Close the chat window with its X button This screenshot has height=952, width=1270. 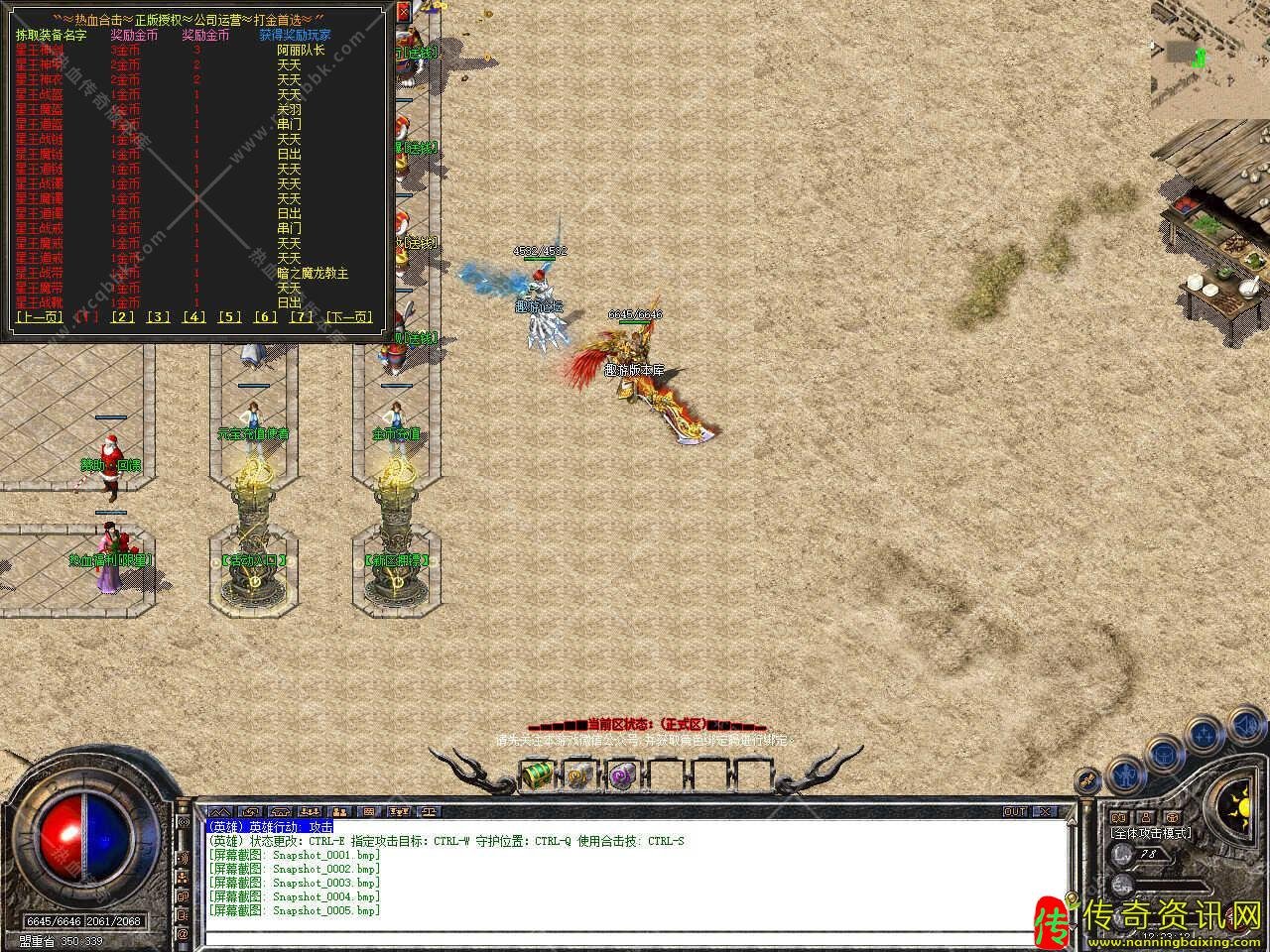coord(1045,811)
